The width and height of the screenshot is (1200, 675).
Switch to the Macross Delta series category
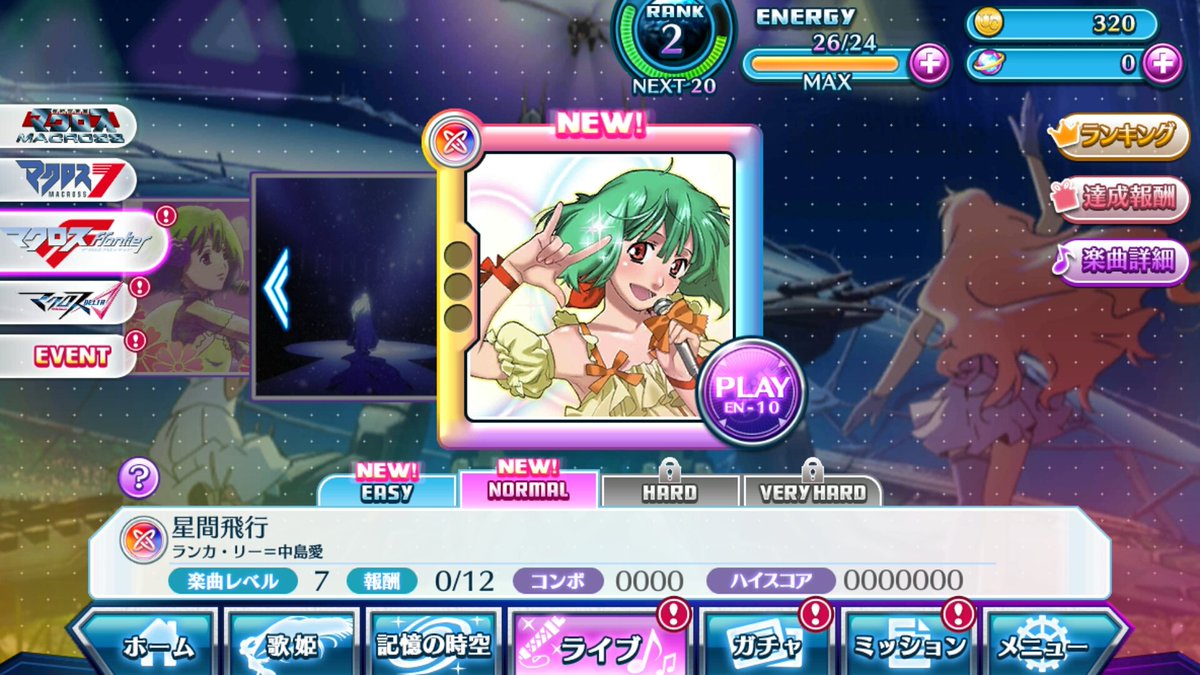click(68, 300)
